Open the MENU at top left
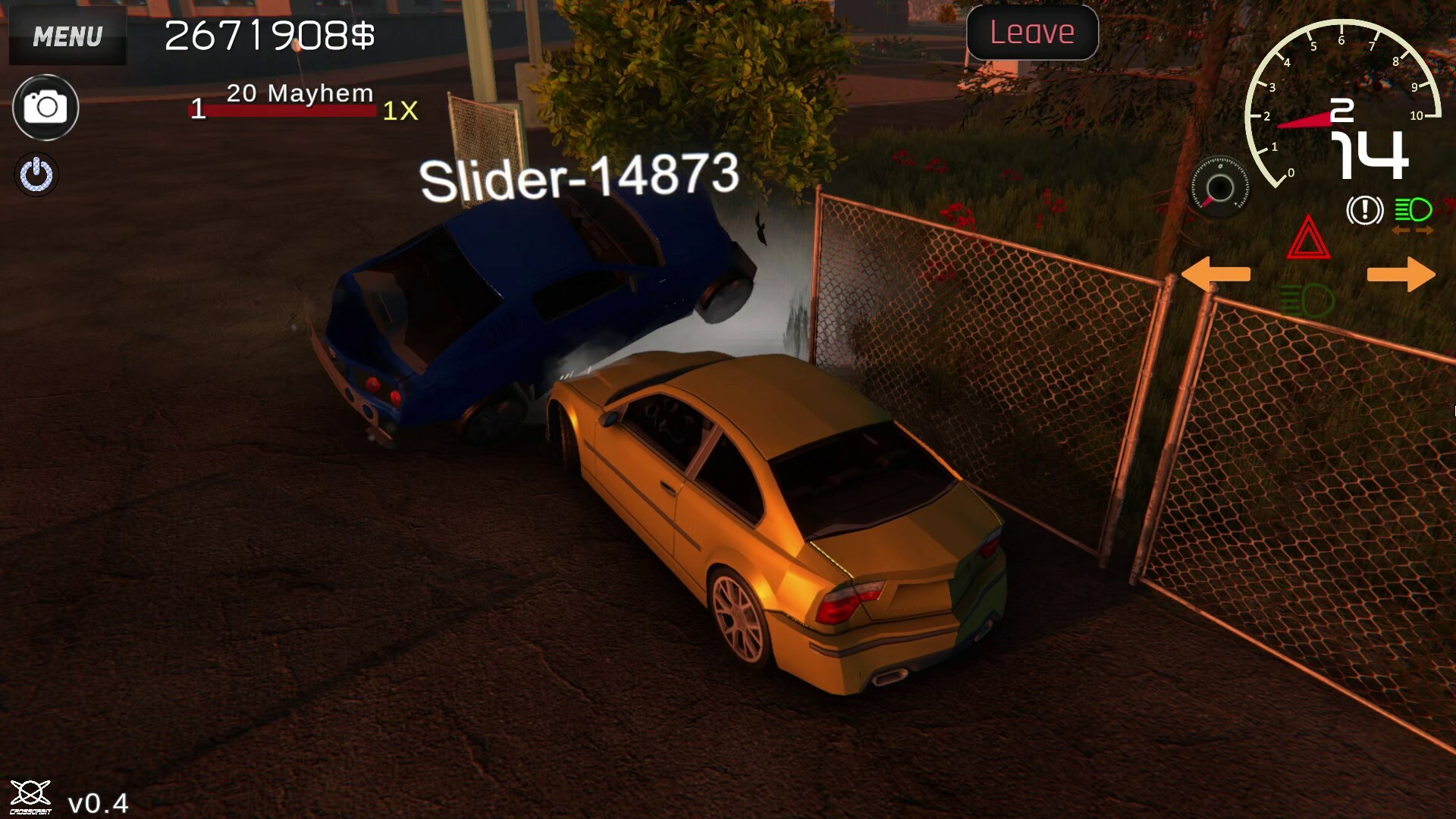The width and height of the screenshot is (1456, 819). tap(67, 36)
